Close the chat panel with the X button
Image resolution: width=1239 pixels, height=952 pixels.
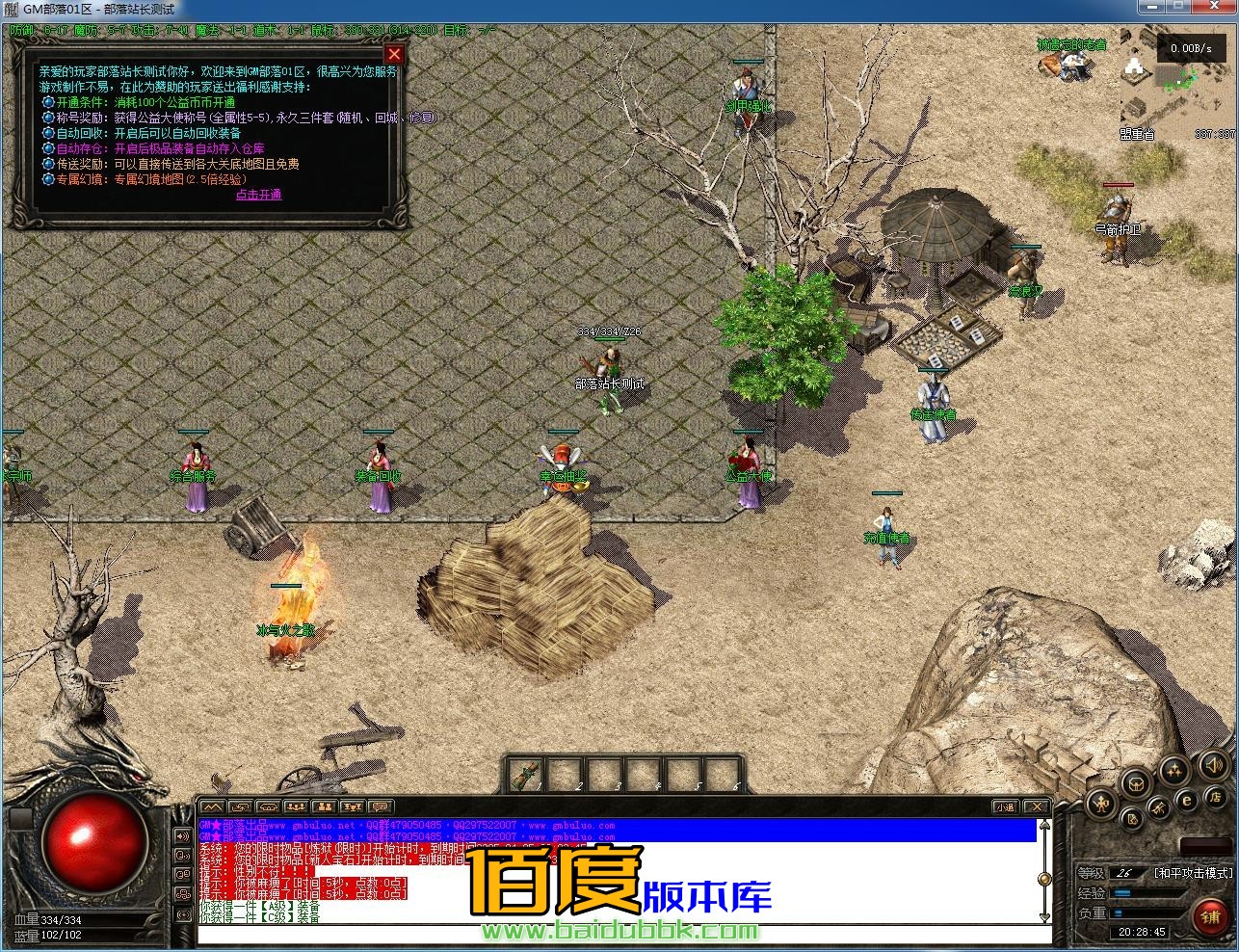click(x=1036, y=807)
